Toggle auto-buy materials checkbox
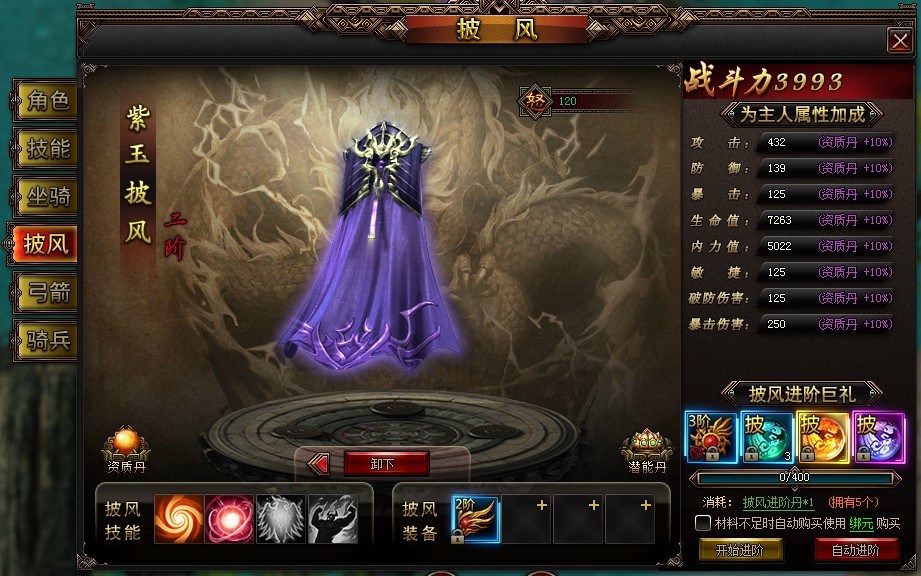The width and height of the screenshot is (921, 576). [704, 523]
